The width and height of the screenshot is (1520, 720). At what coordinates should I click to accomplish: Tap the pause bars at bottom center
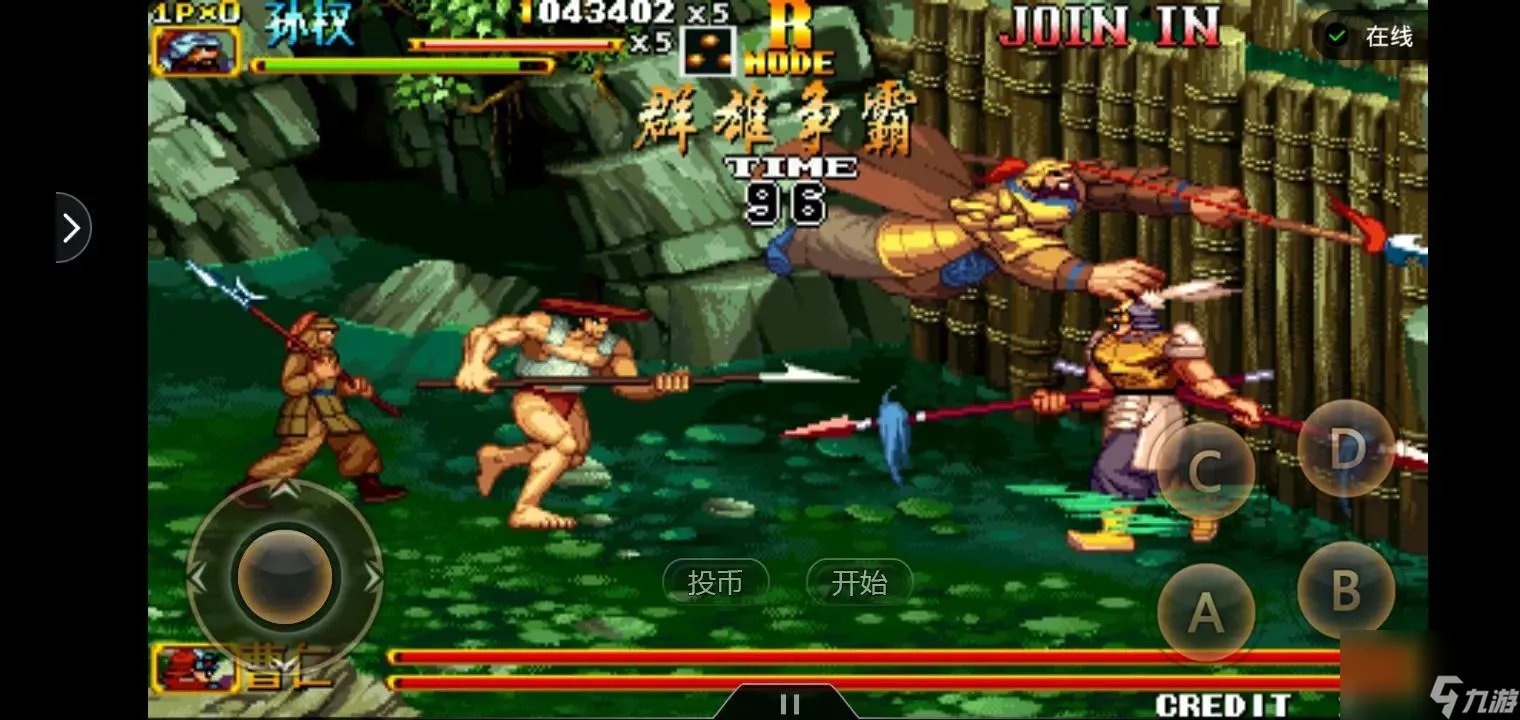(790, 701)
